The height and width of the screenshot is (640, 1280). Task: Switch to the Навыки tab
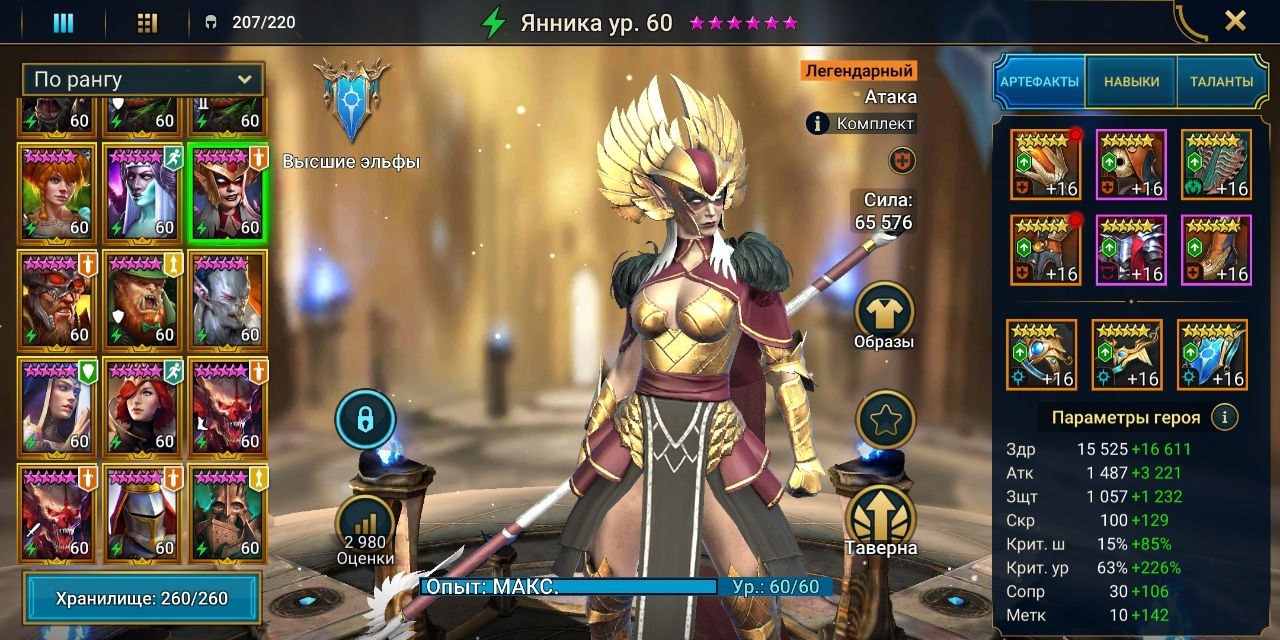[1131, 82]
